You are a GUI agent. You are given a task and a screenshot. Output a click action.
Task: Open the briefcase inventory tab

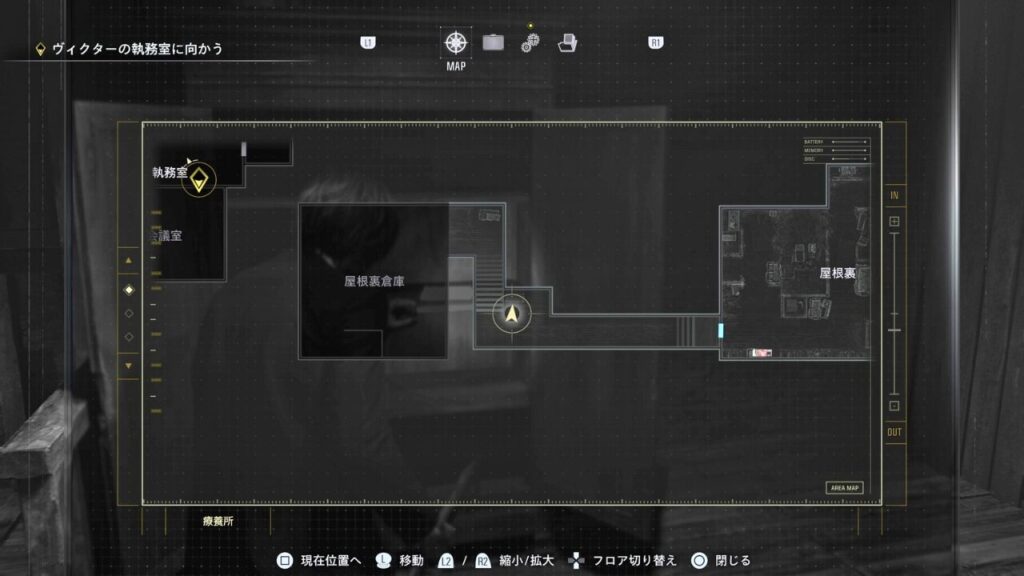493,43
